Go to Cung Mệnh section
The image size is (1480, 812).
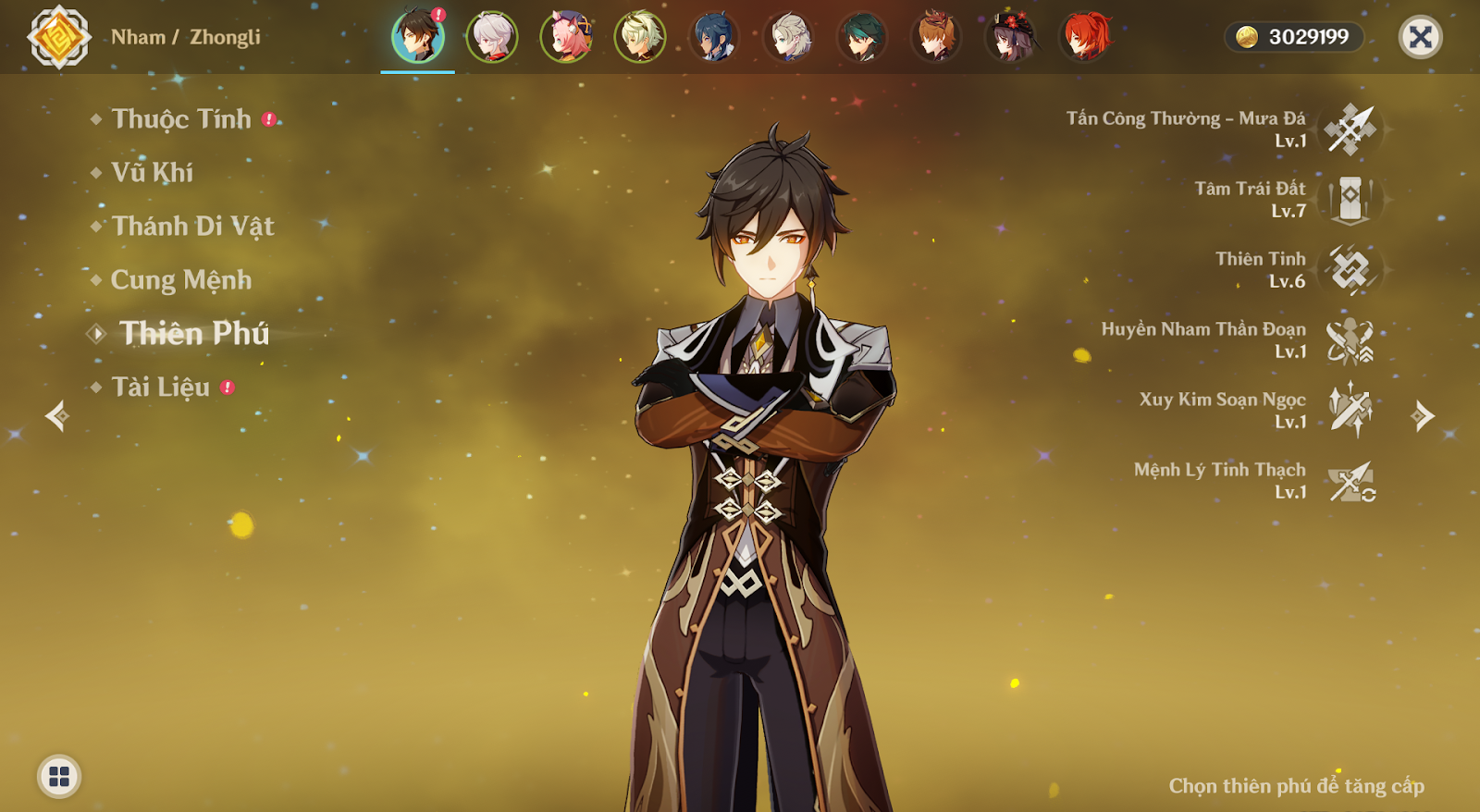(181, 280)
